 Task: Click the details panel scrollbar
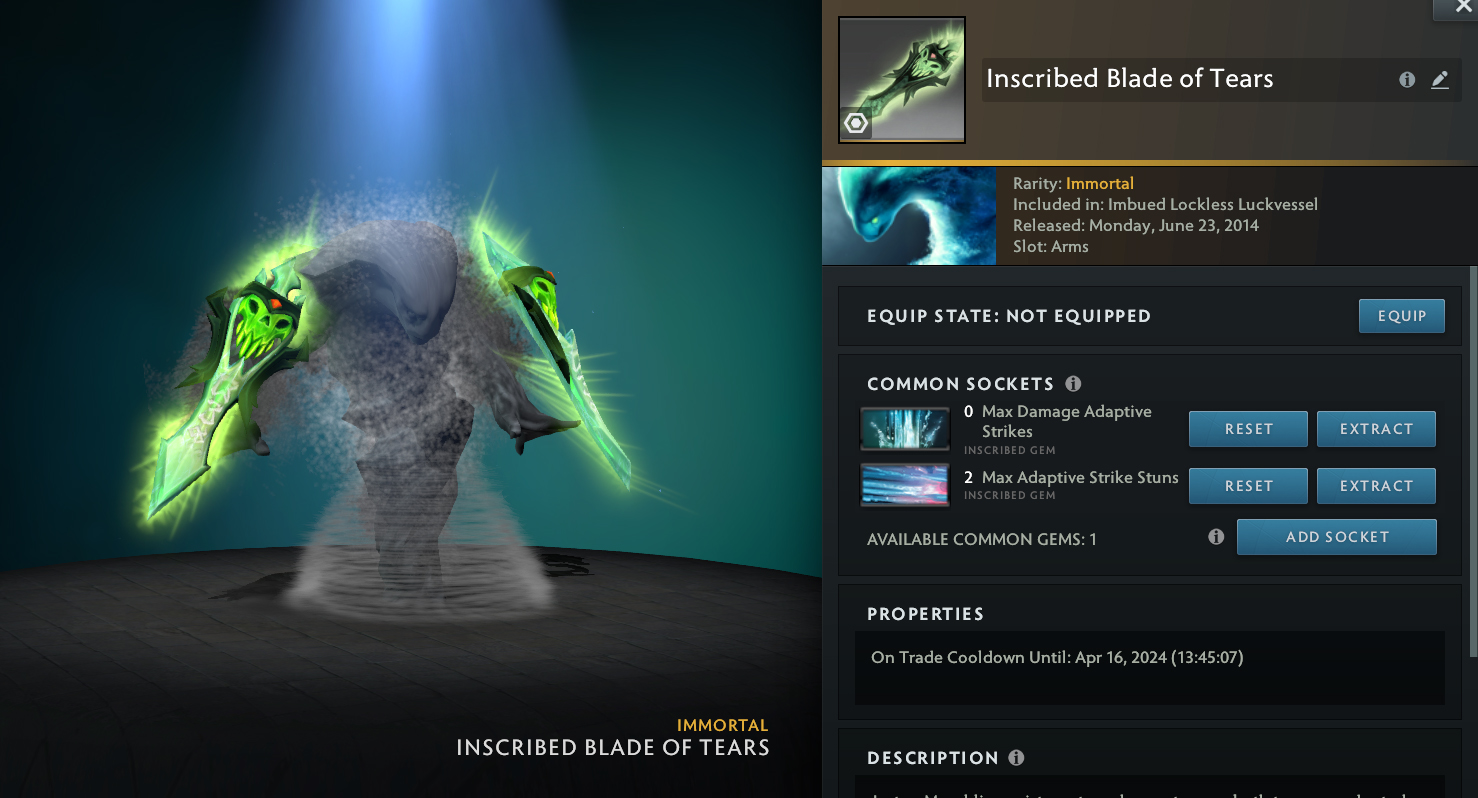click(x=1472, y=460)
